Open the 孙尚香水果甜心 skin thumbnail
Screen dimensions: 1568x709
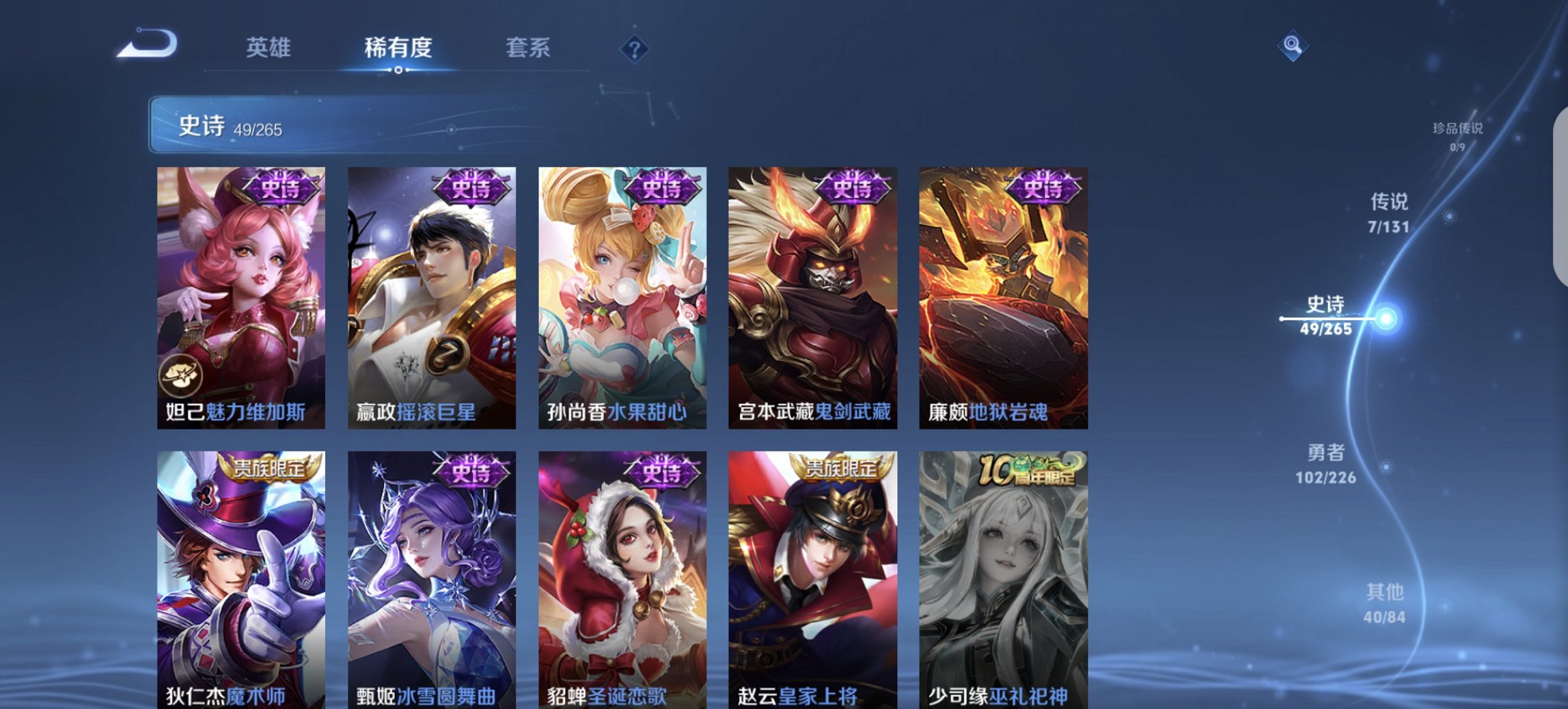point(618,294)
